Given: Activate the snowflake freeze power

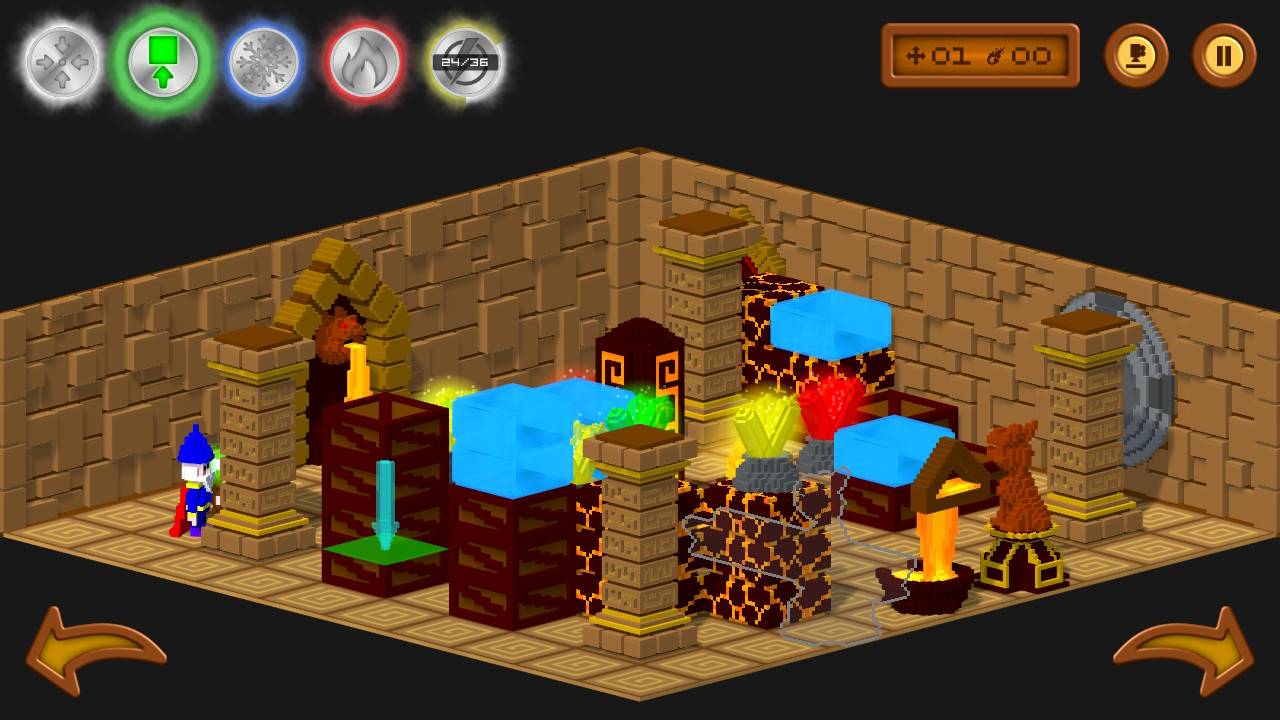Looking at the screenshot, I should 263,60.
